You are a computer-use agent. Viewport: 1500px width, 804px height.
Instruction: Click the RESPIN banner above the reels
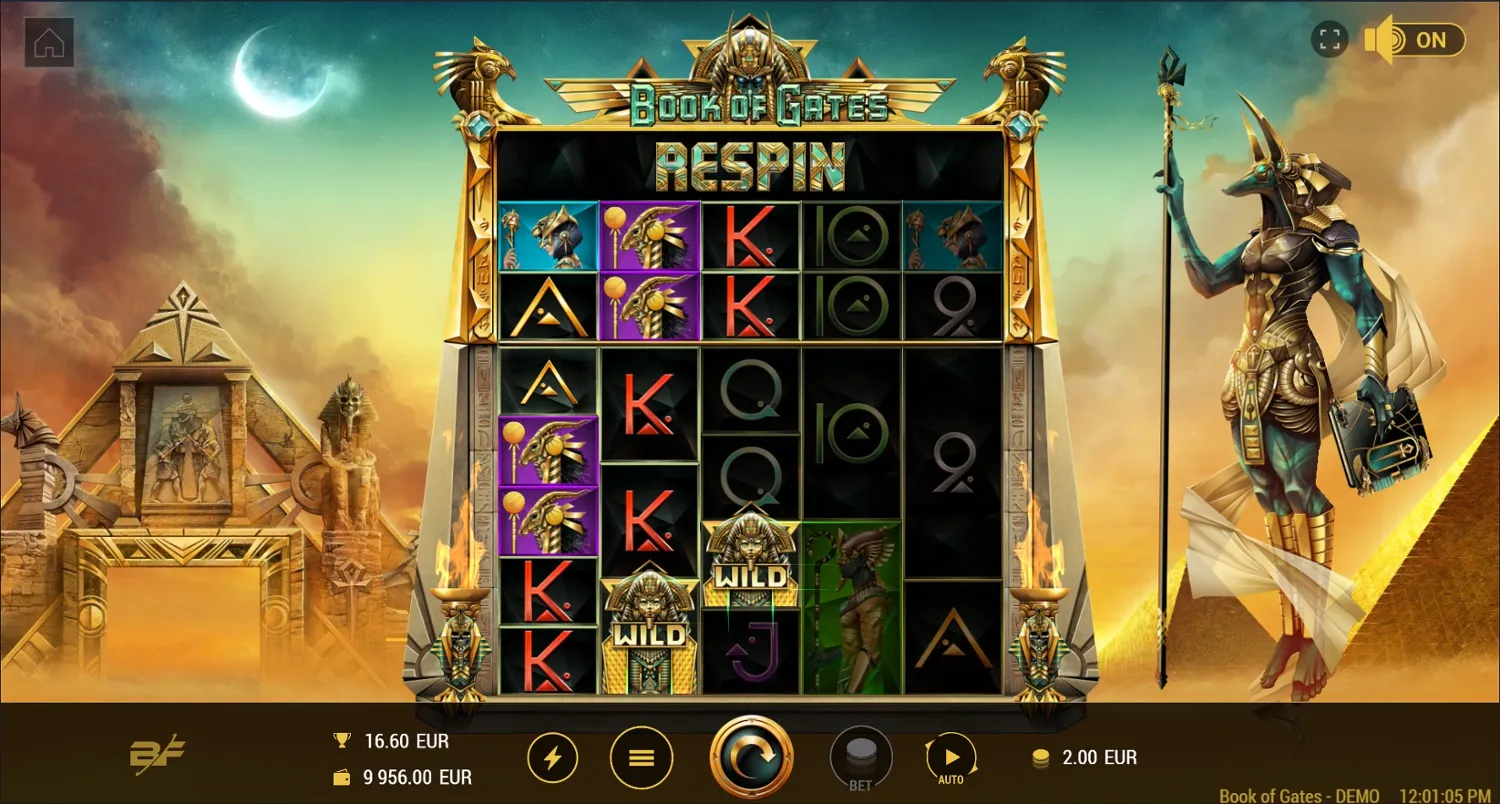(750, 166)
